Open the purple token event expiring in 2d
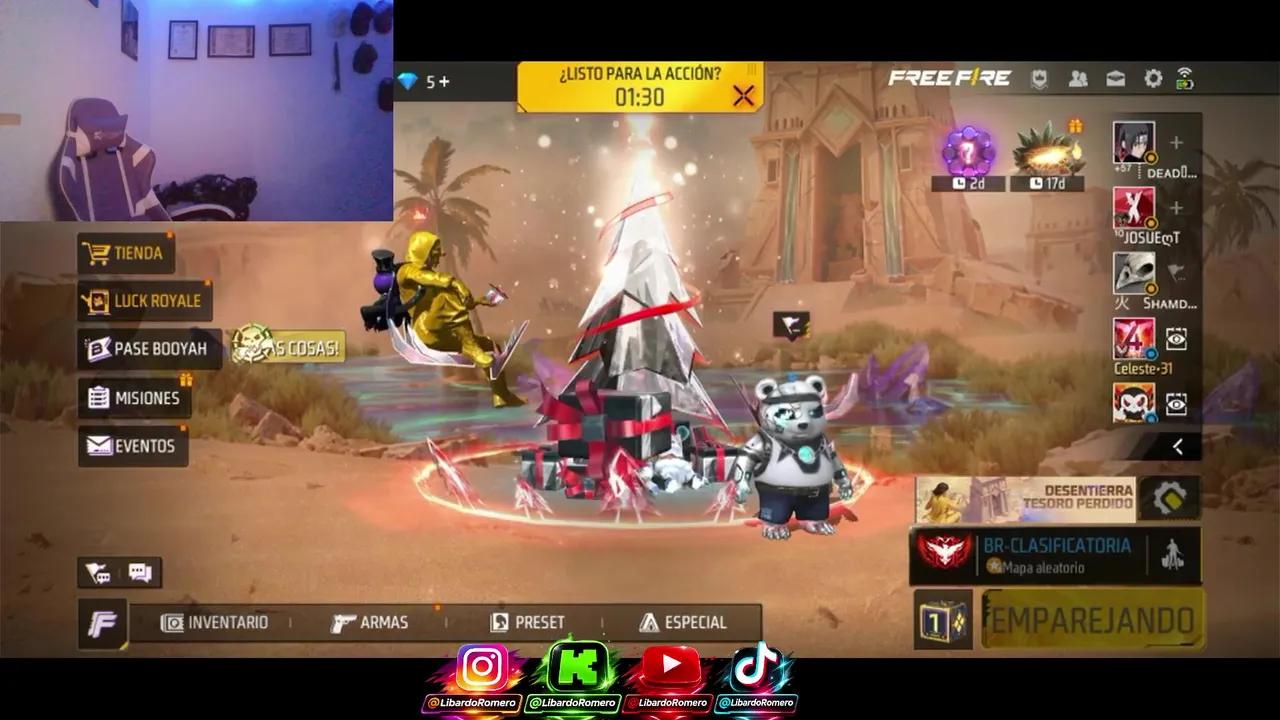 point(967,150)
